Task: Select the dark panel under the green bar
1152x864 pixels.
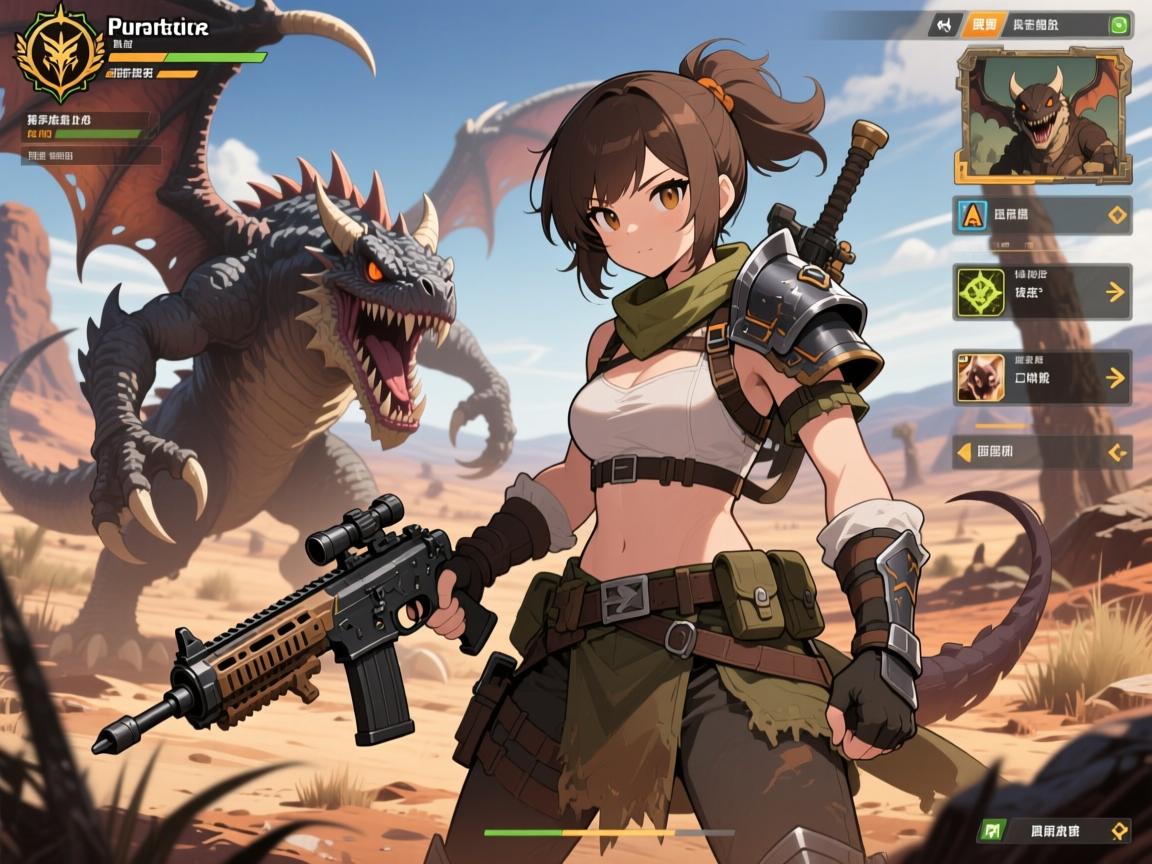Action: (x=92, y=155)
